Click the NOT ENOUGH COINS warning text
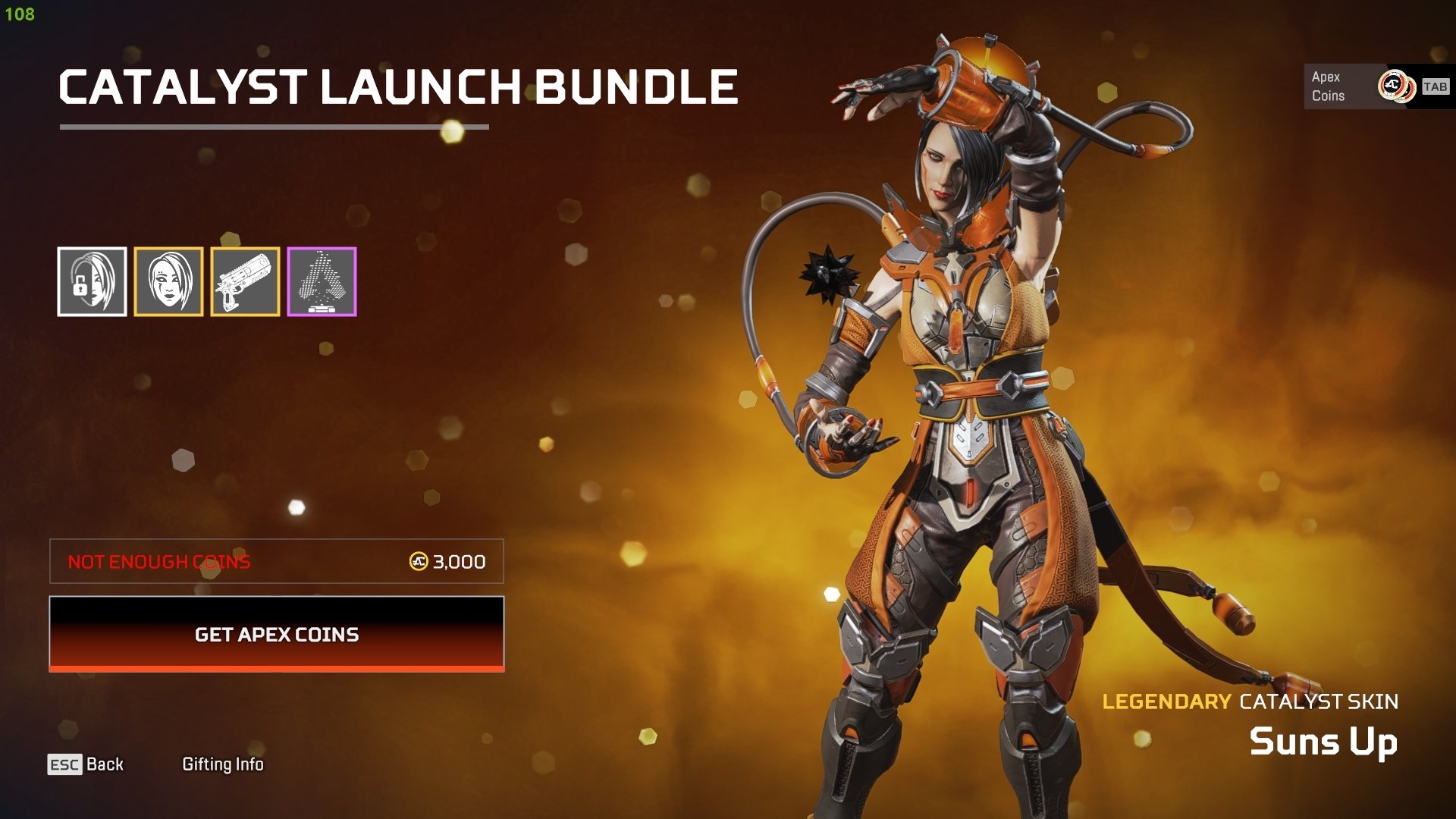Screen dimensions: 1456x819 [158, 562]
